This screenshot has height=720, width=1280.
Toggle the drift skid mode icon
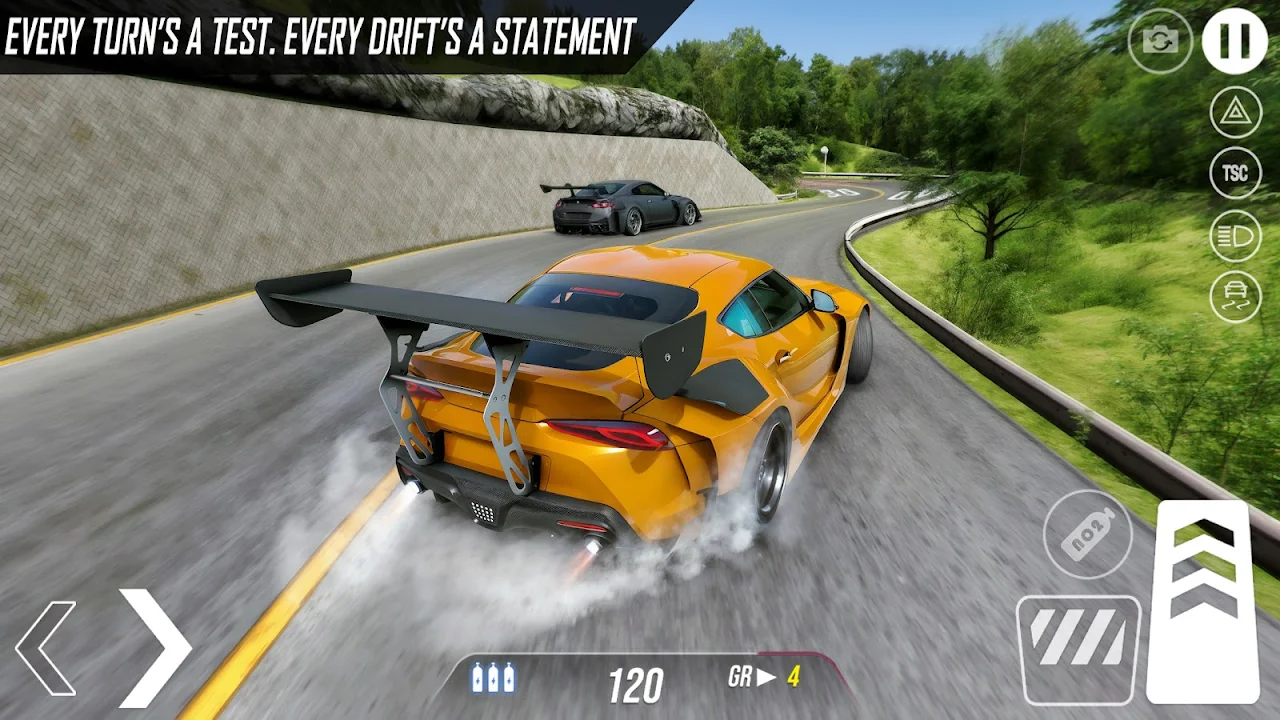[1236, 297]
